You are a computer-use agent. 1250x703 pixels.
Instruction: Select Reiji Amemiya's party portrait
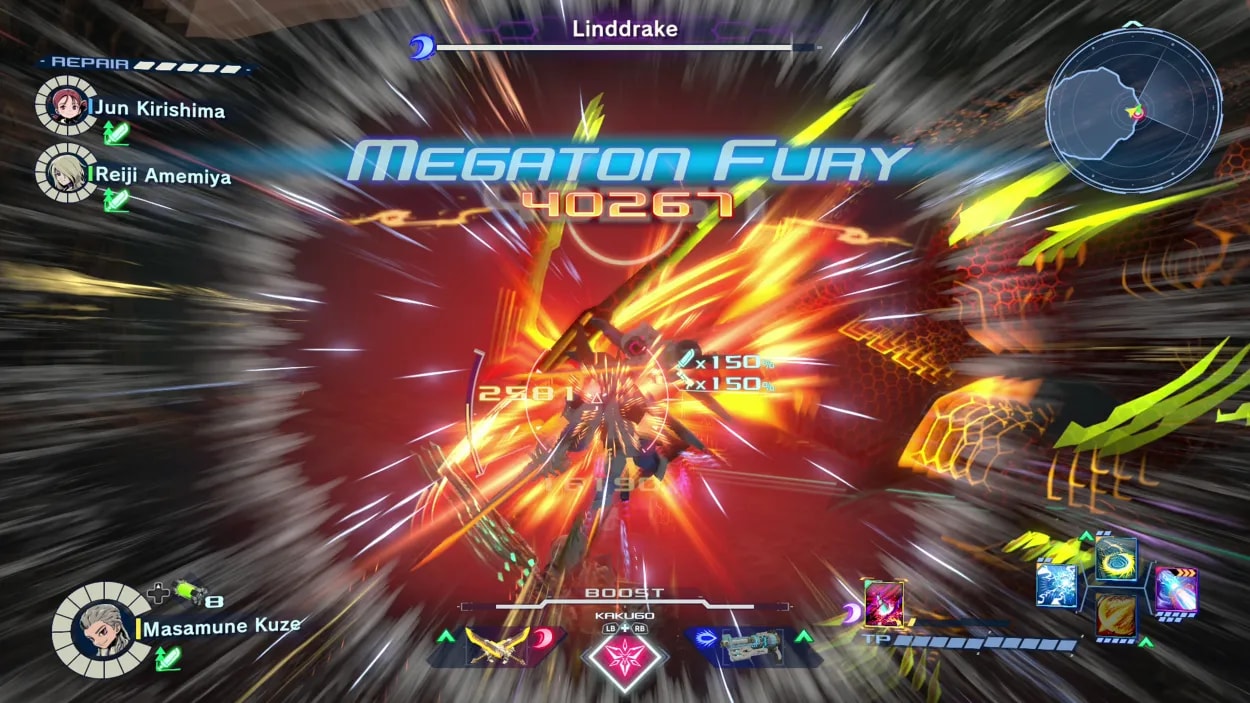(x=66, y=172)
